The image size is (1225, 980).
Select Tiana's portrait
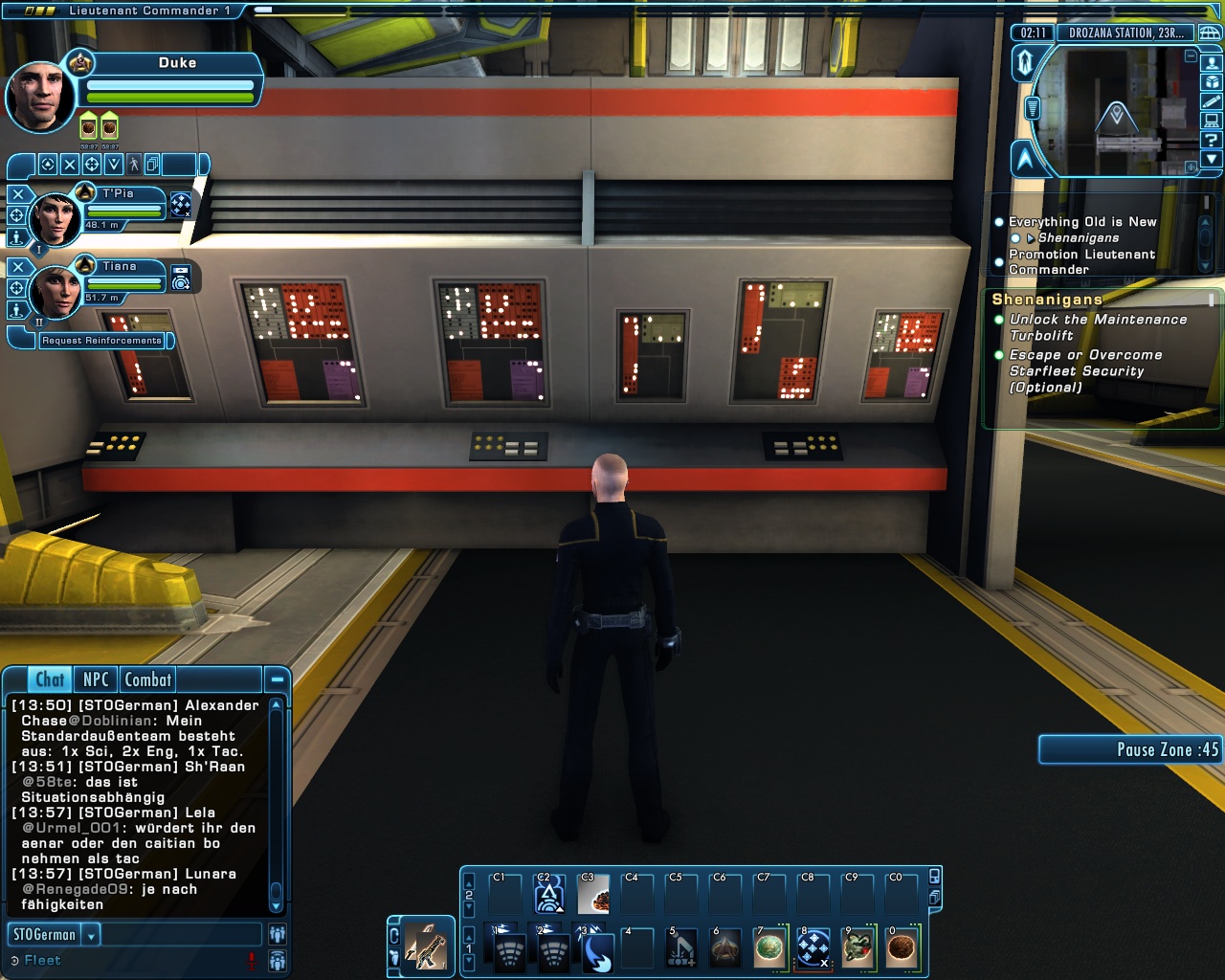56,291
